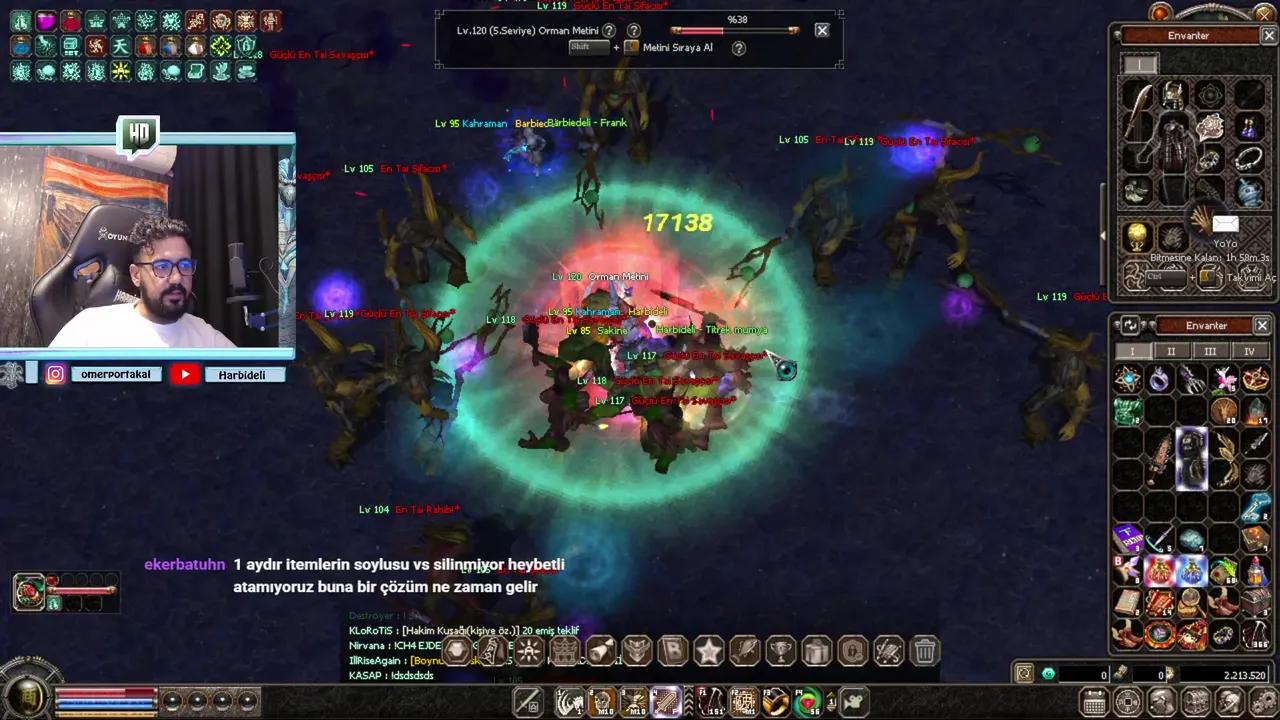This screenshot has width=1280, height=720.
Task: Use the F3 golden ring hotbar slot
Action: click(775, 702)
